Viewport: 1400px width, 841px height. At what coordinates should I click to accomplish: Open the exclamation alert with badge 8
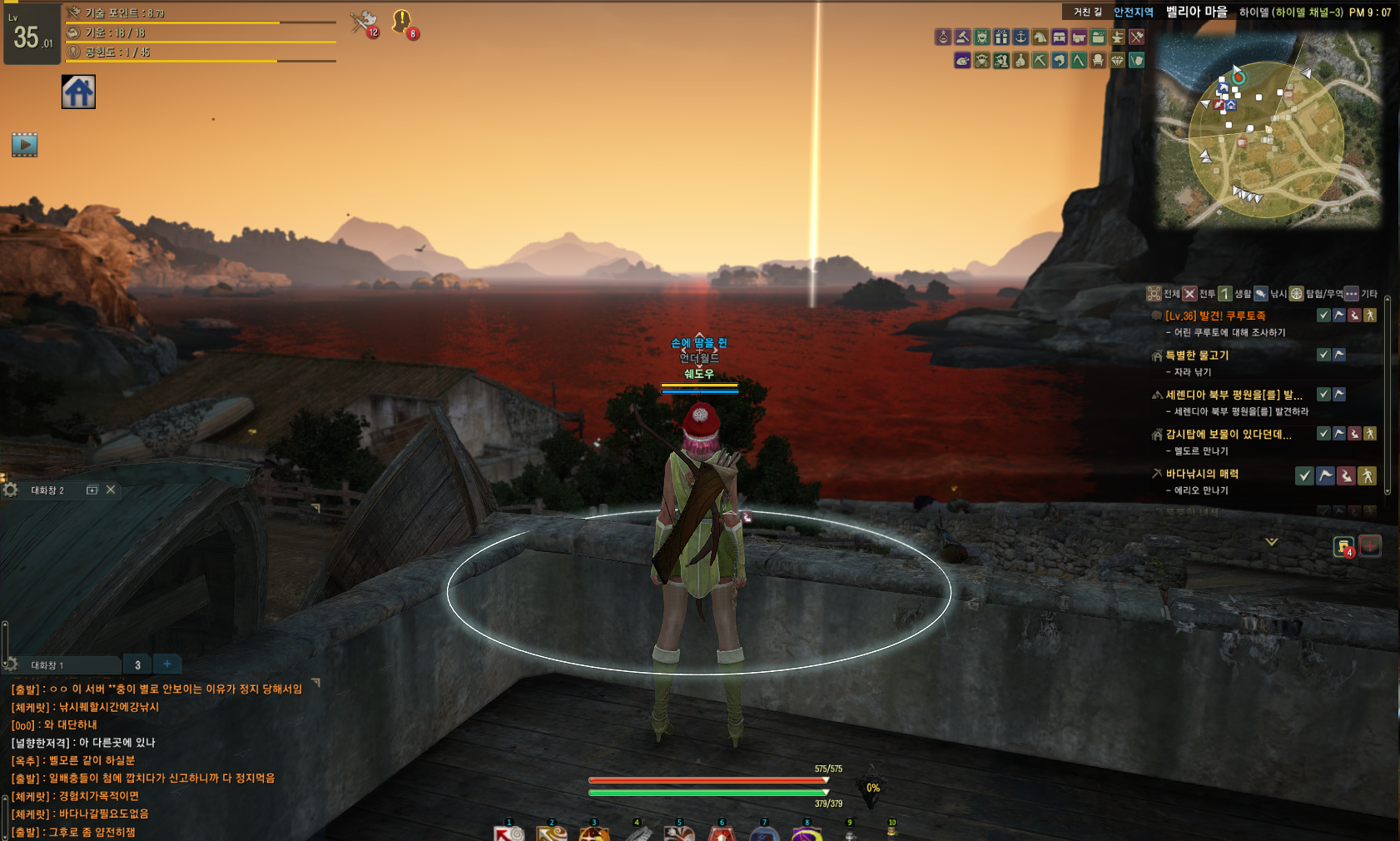(x=403, y=22)
